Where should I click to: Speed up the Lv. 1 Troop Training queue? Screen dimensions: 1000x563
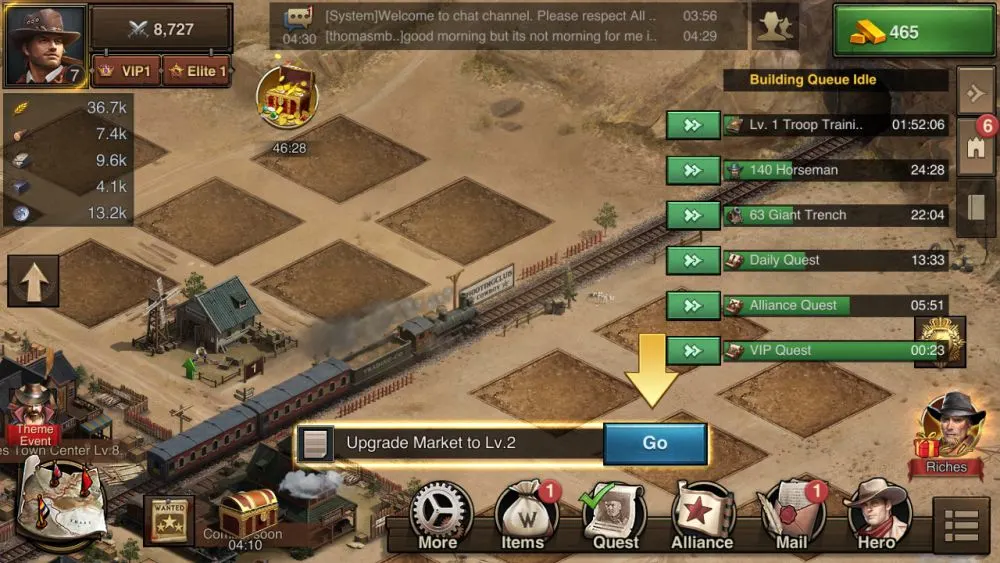693,125
